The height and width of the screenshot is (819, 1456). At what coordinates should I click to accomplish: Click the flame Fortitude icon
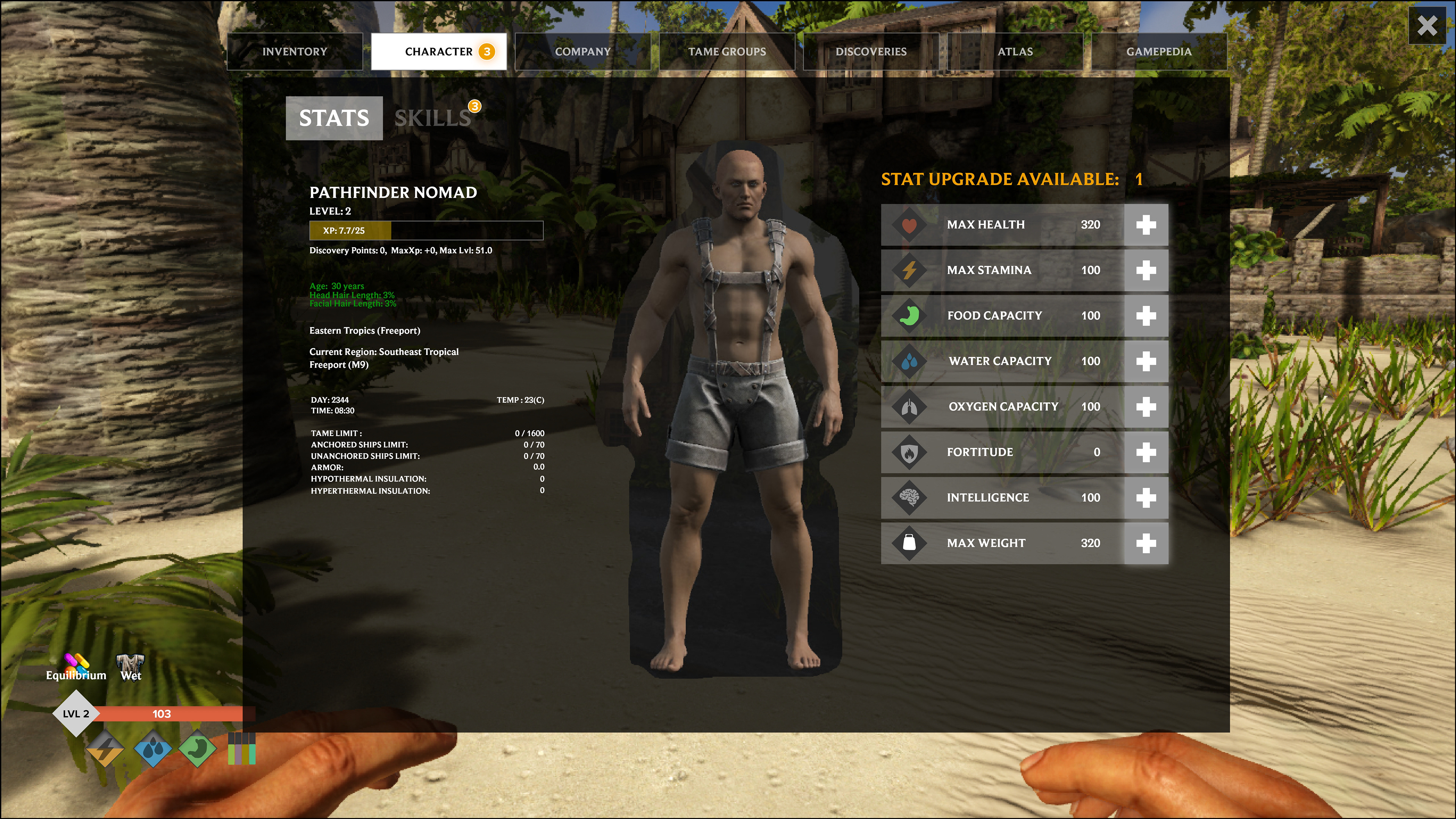point(910,452)
